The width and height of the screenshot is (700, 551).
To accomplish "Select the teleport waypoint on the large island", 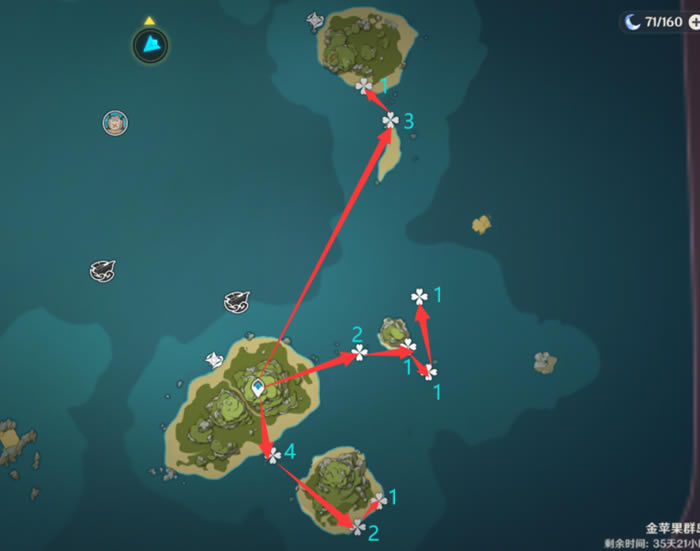I will click(258, 387).
